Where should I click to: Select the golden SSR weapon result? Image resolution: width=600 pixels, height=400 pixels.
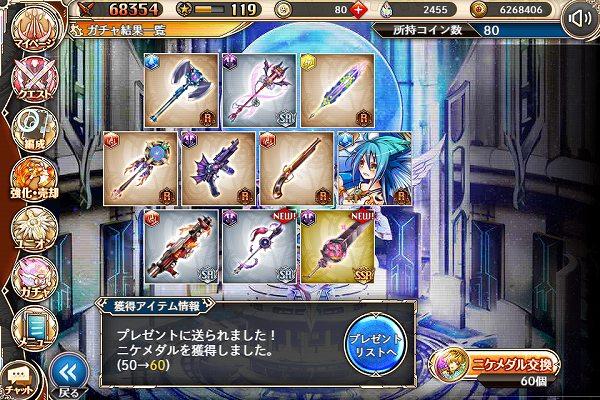coord(336,244)
